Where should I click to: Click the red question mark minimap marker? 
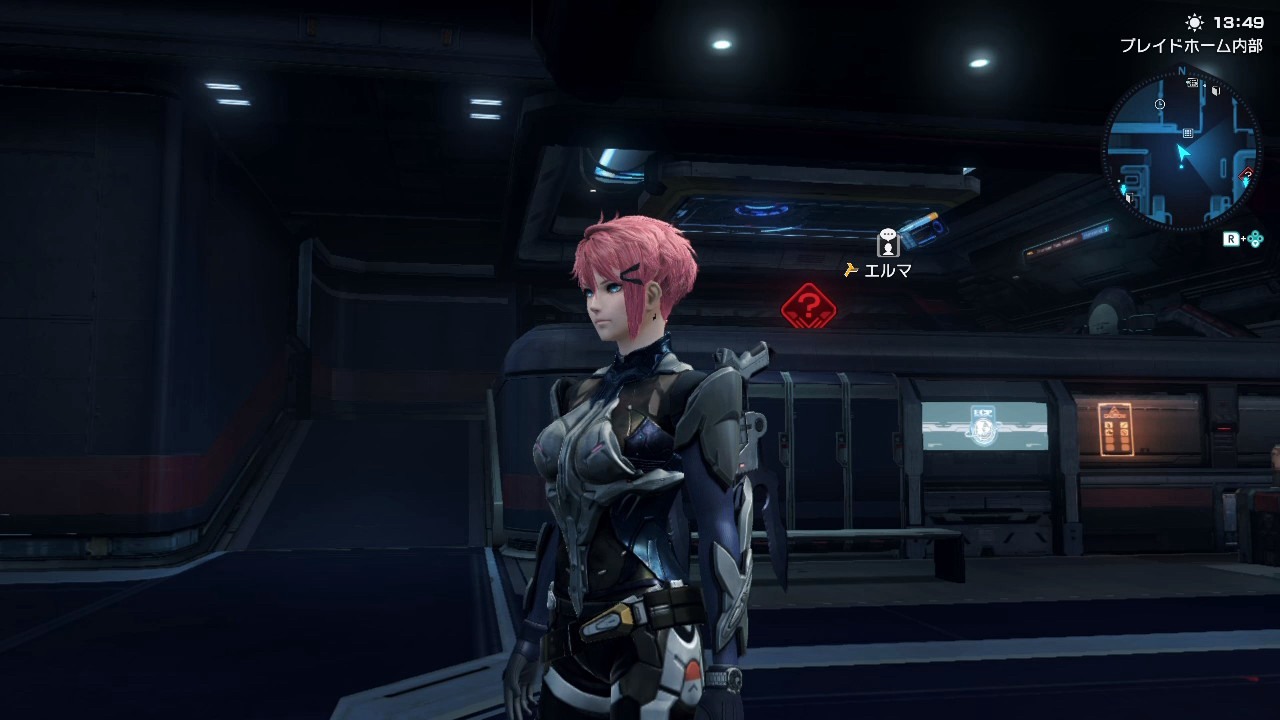coord(1247,173)
